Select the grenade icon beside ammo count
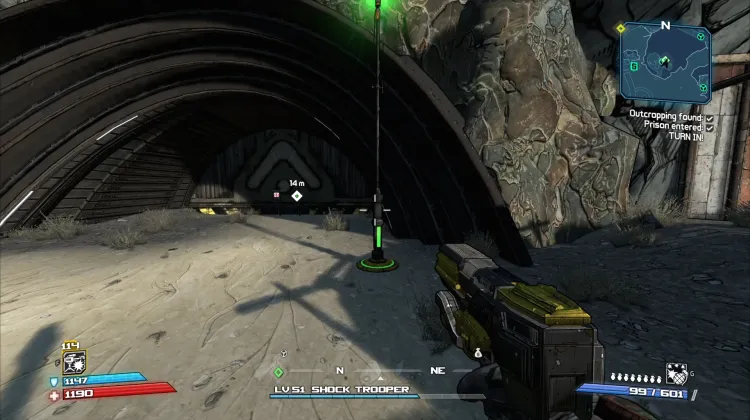This screenshot has width=750, height=420. [x=675, y=371]
